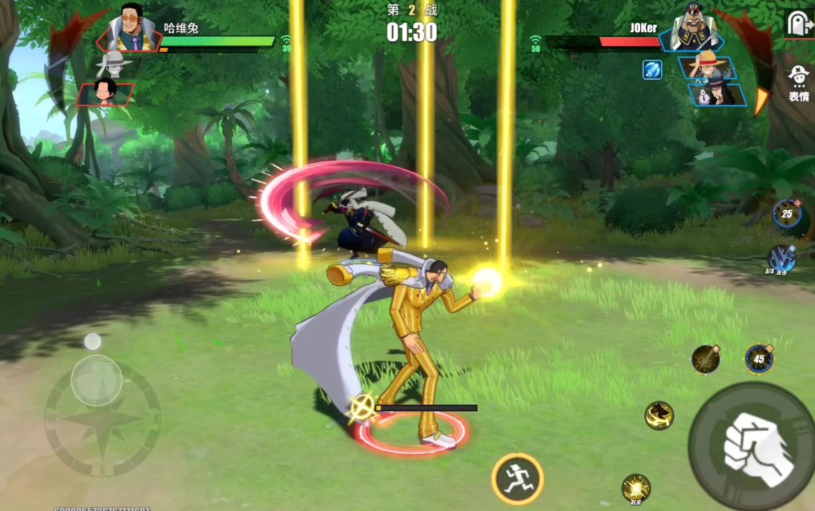815x511 pixels.
Task: Select Kizaru's portrait on your team
Action: [x=133, y=28]
